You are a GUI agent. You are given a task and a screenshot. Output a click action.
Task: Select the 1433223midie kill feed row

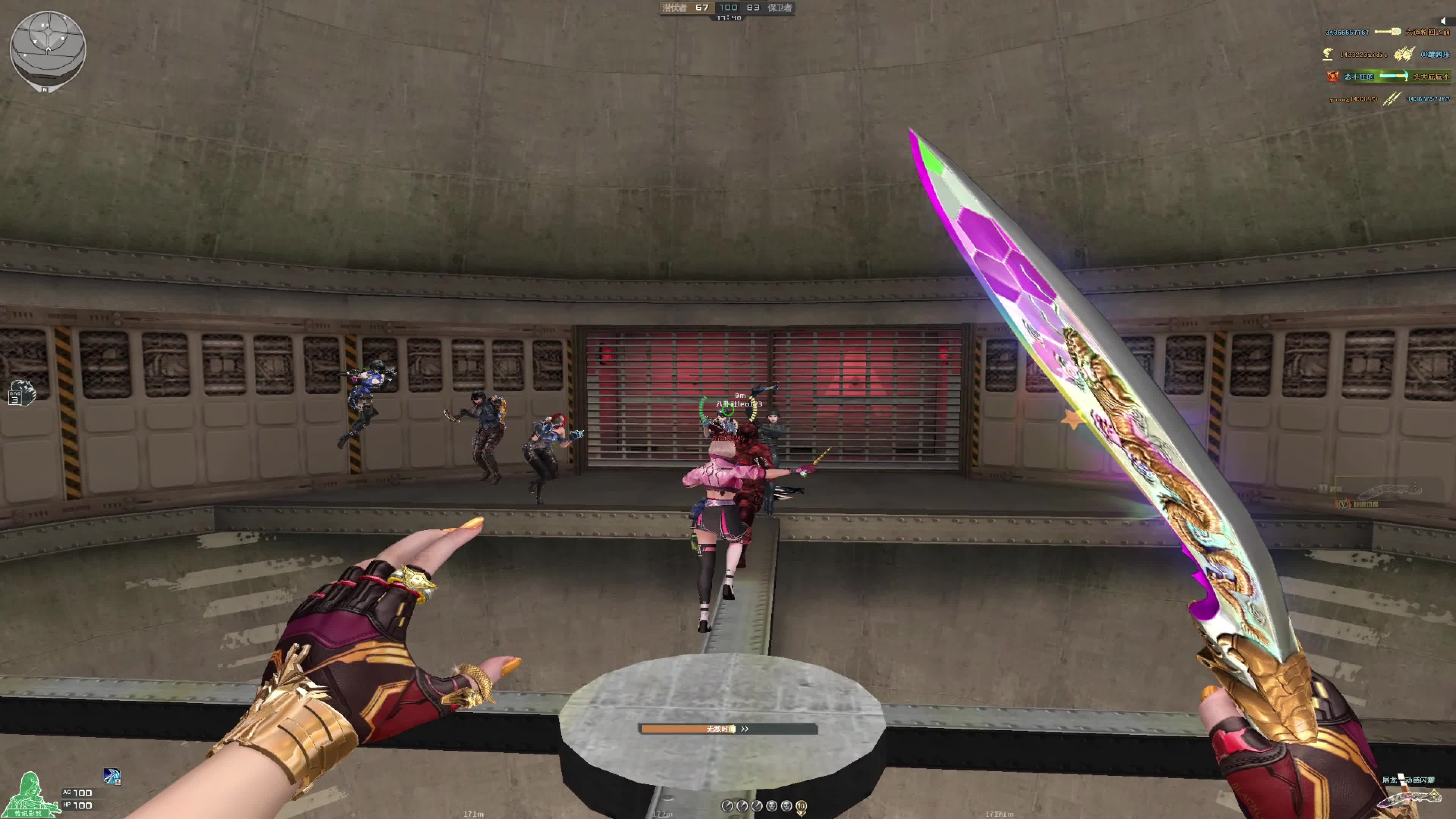(x=1388, y=54)
